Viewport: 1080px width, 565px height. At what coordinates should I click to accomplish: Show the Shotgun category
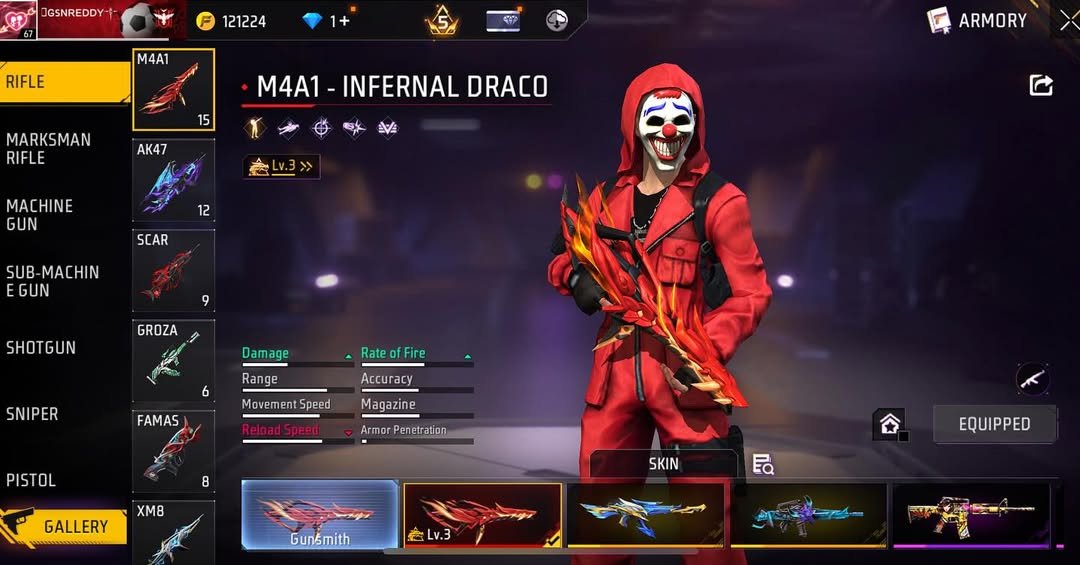pyautogui.click(x=62, y=348)
